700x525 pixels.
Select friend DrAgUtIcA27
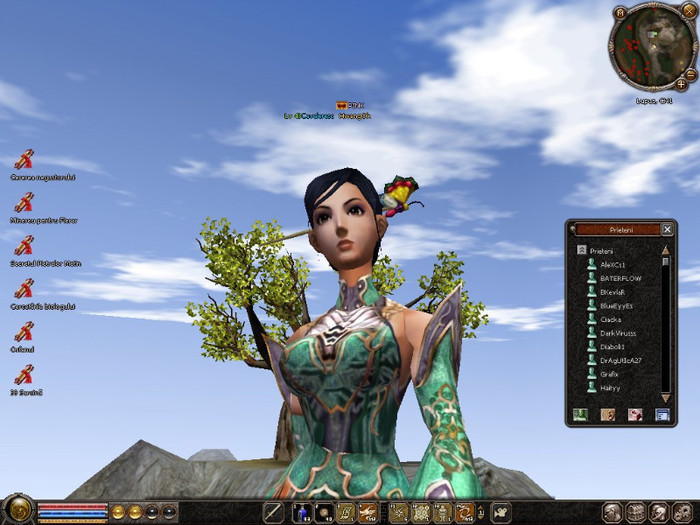[620, 360]
